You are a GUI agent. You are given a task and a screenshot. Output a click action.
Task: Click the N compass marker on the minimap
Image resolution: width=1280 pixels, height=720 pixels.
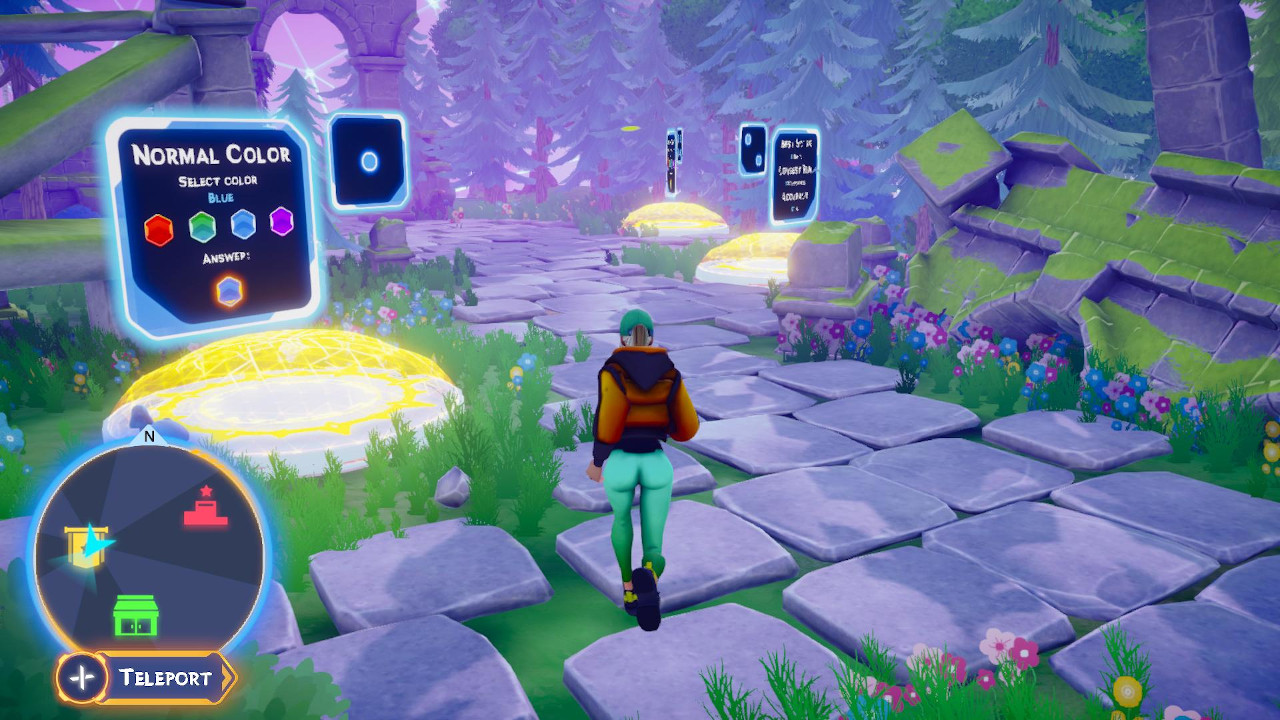[x=150, y=437]
